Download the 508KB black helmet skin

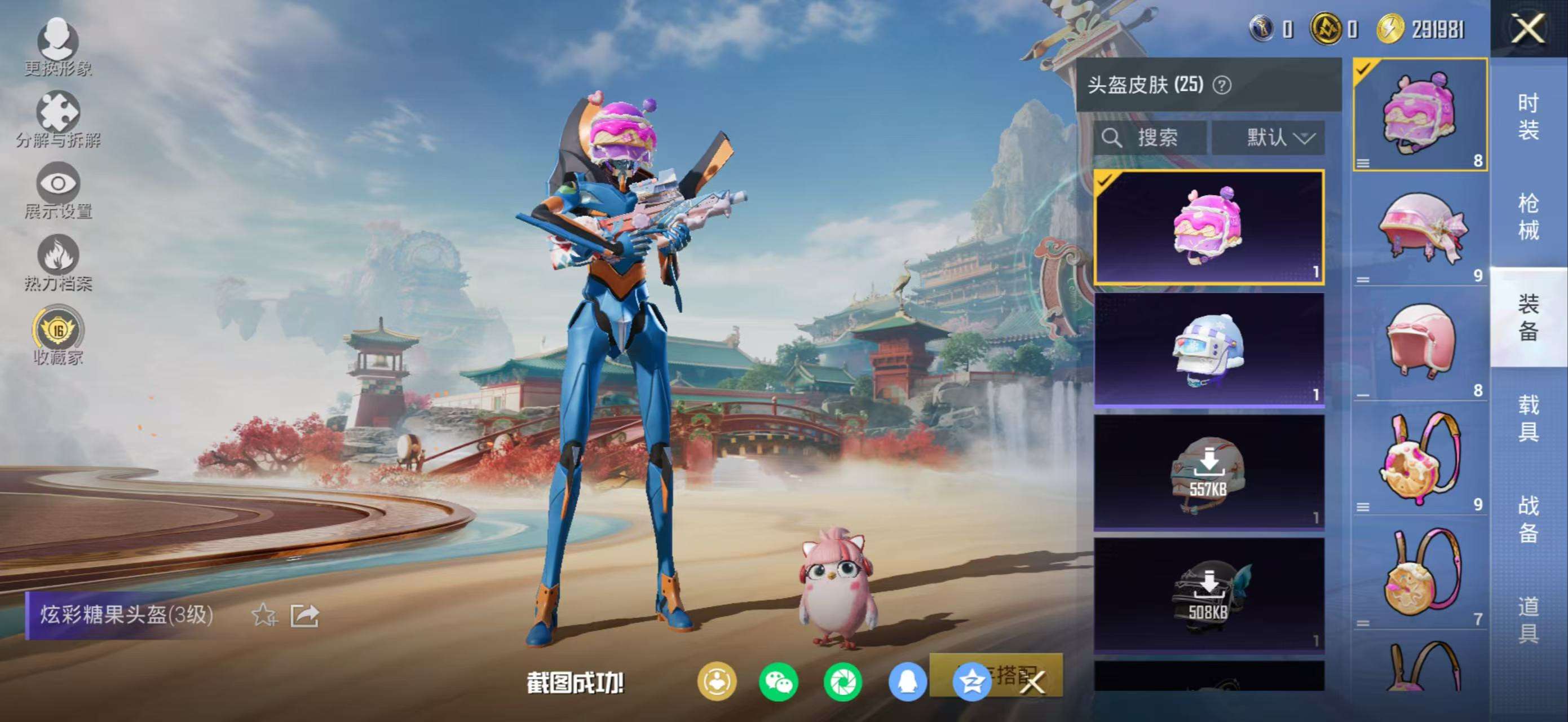pos(1208,594)
